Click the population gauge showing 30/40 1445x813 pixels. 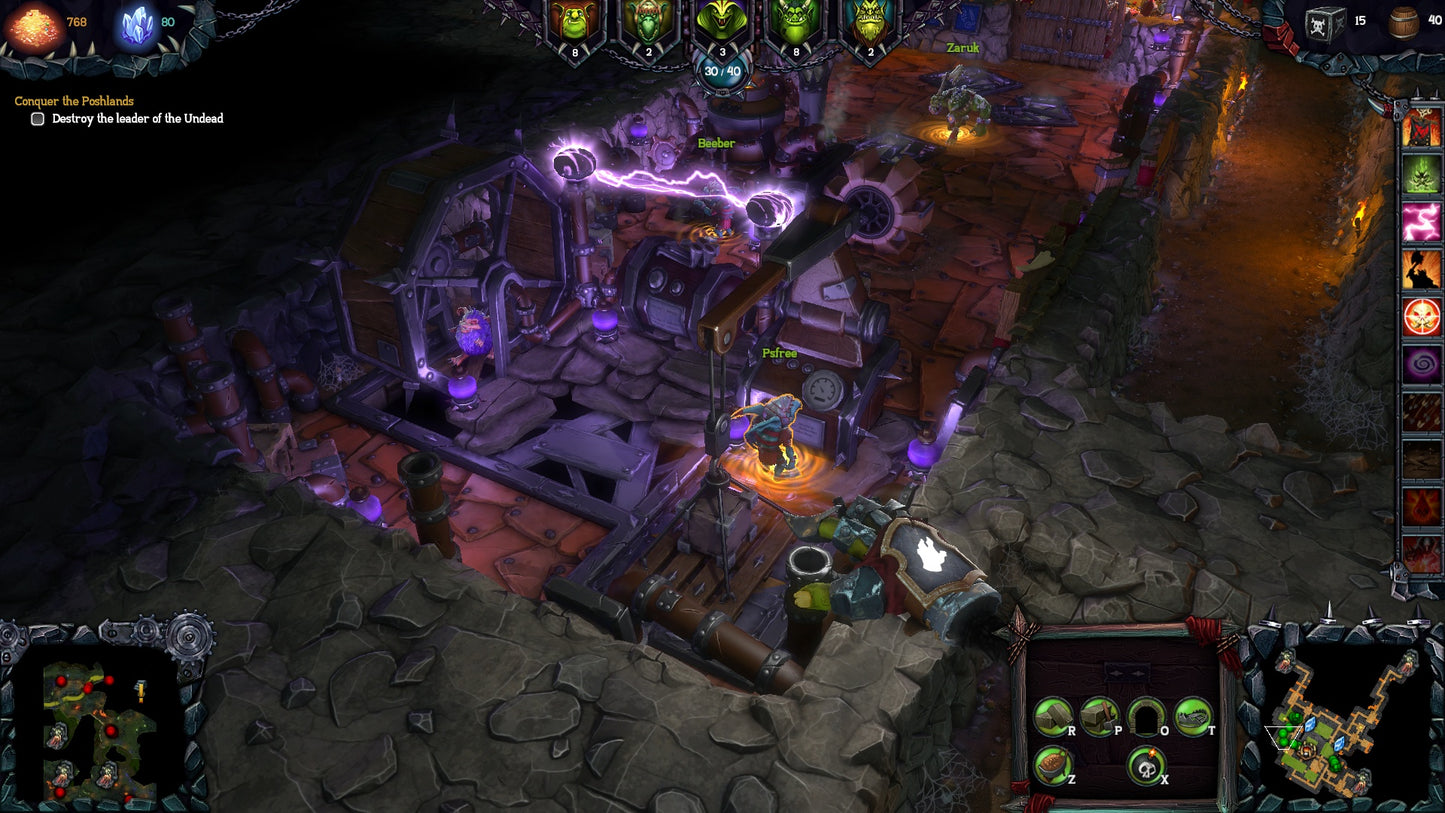click(722, 70)
